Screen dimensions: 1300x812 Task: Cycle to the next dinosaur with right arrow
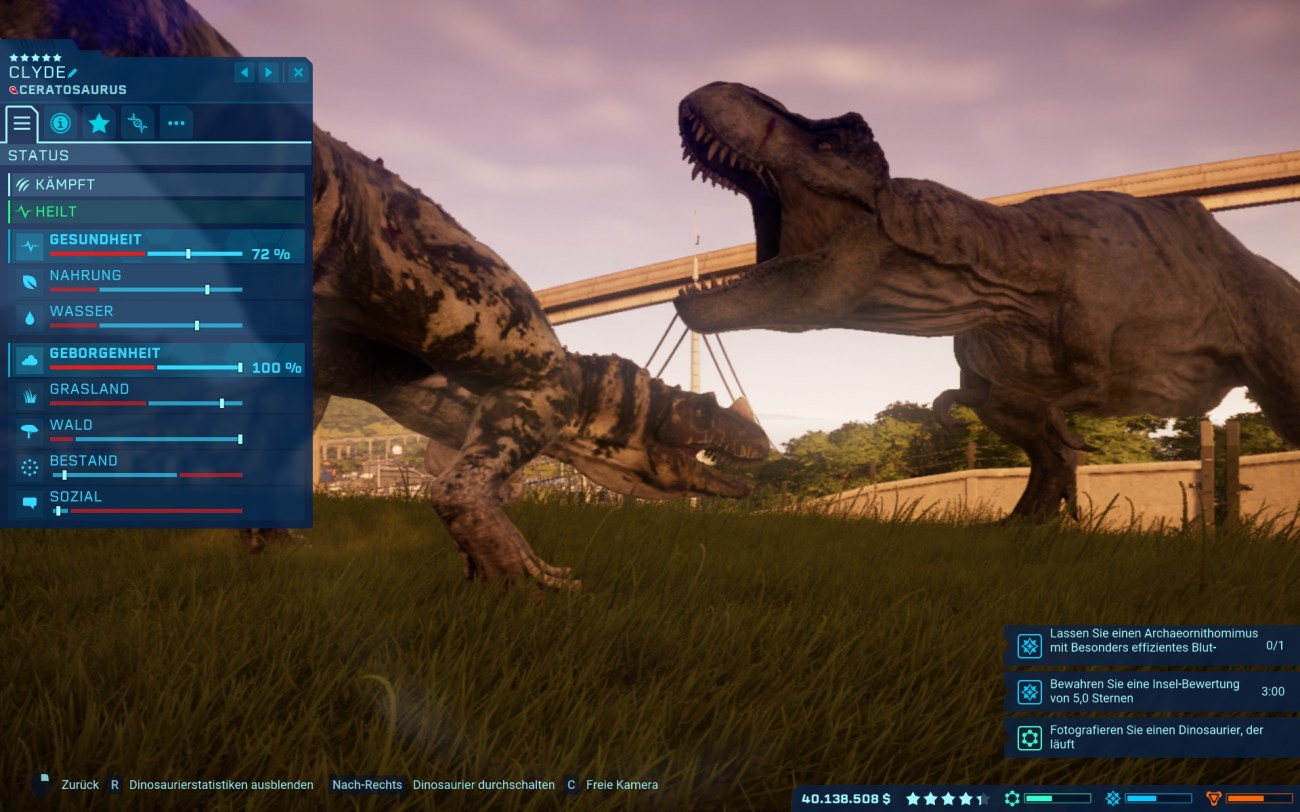(269, 73)
